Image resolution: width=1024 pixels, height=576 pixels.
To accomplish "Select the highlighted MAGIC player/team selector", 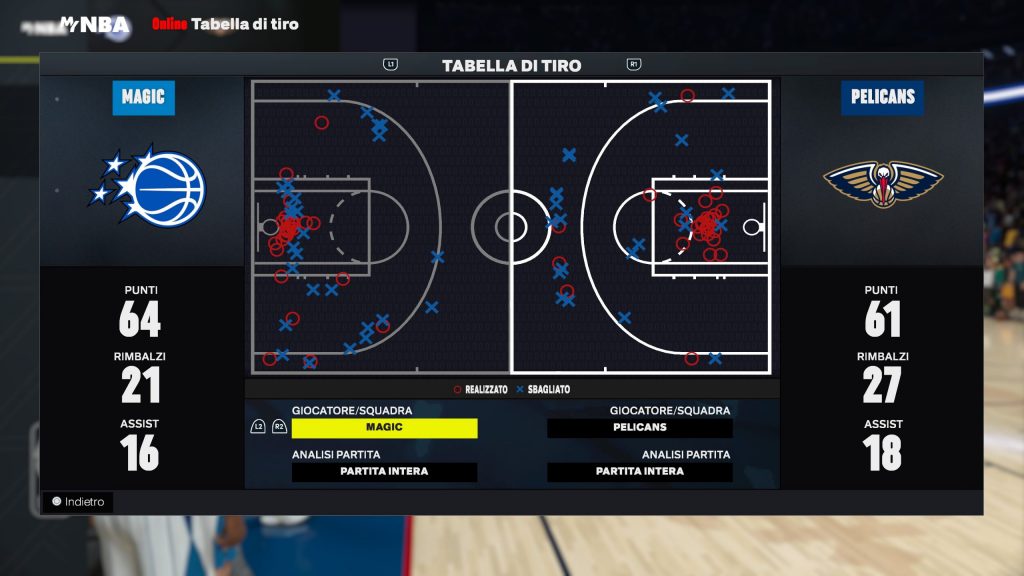I will click(384, 428).
